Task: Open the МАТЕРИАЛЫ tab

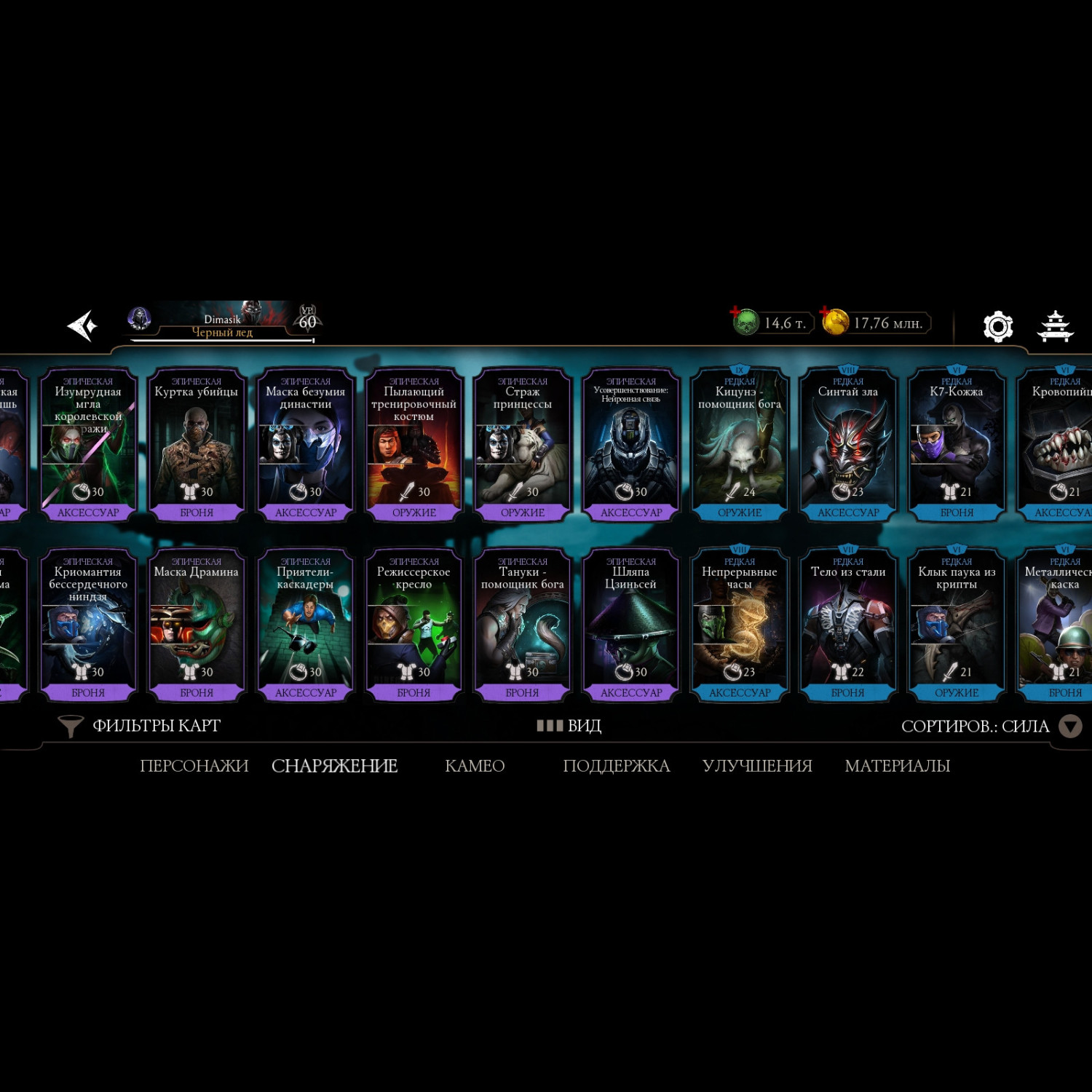Action: [x=897, y=766]
